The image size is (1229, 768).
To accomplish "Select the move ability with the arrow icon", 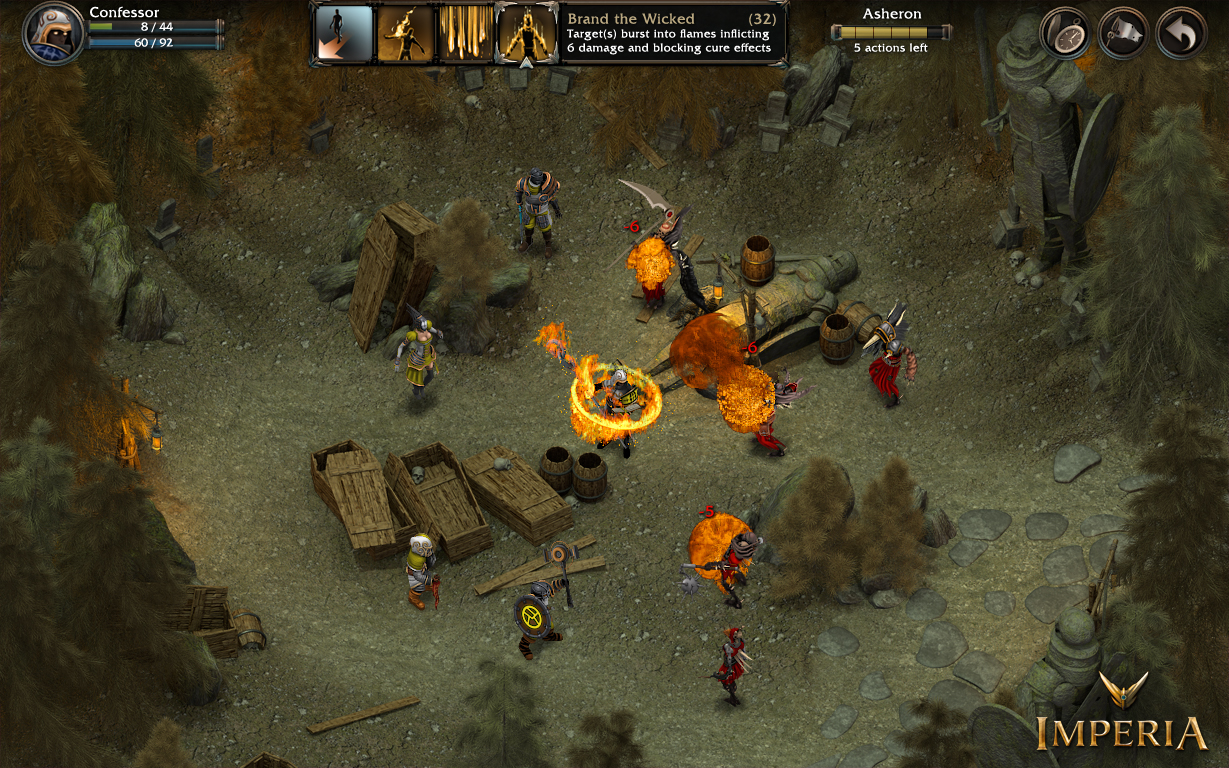I will click(343, 33).
